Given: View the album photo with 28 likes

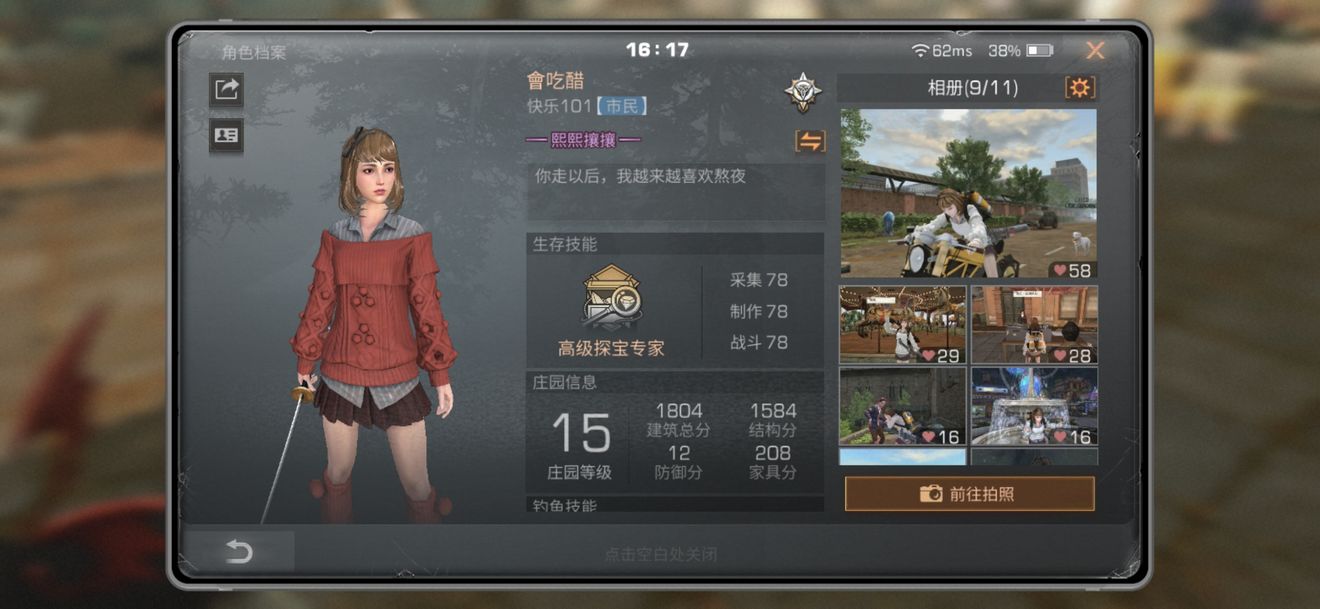Looking at the screenshot, I should point(1034,324).
